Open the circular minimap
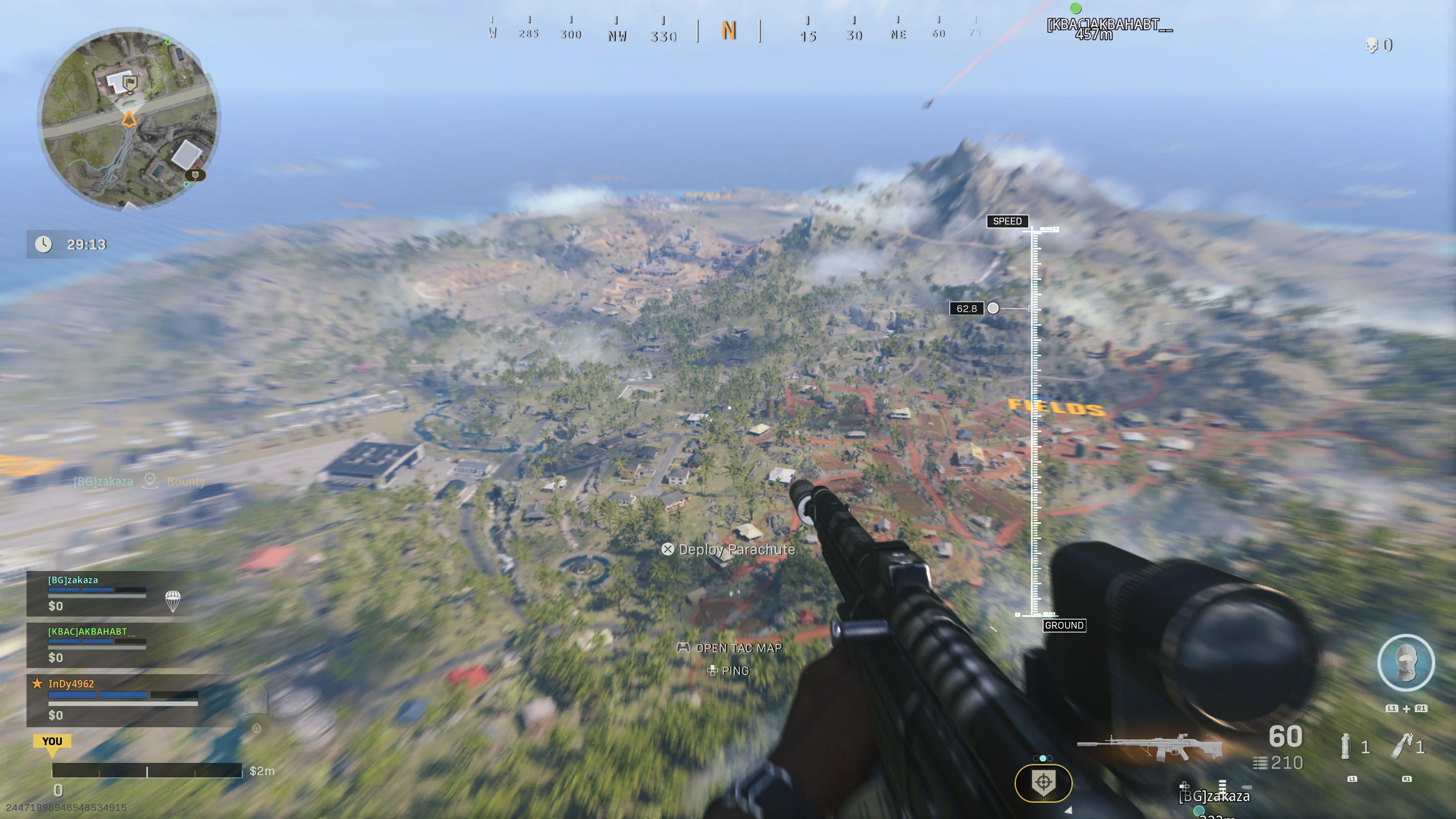This screenshot has width=1456, height=819. pos(129,119)
